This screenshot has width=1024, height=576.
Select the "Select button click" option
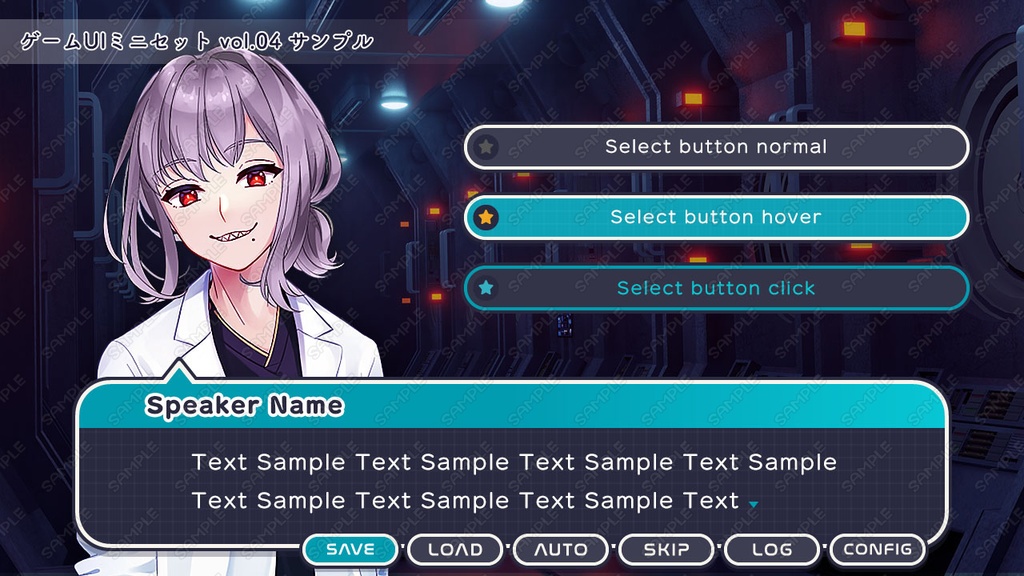[x=716, y=288]
